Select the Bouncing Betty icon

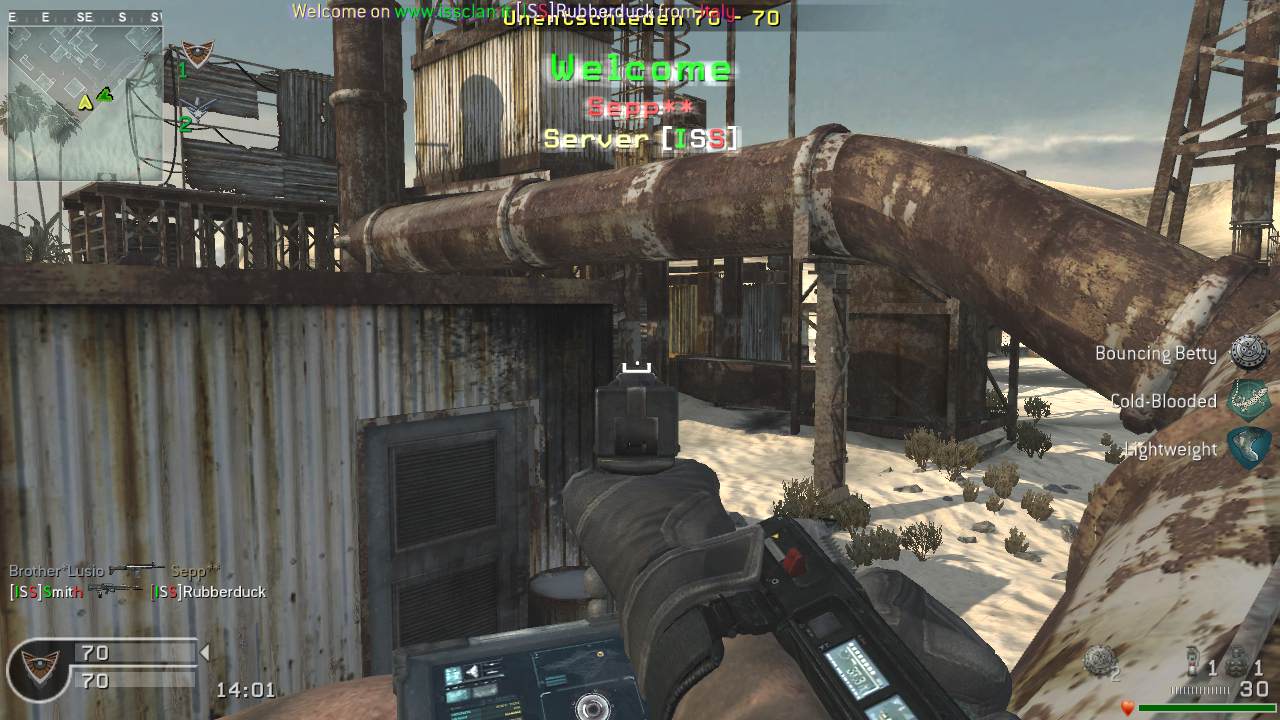[x=1249, y=352]
